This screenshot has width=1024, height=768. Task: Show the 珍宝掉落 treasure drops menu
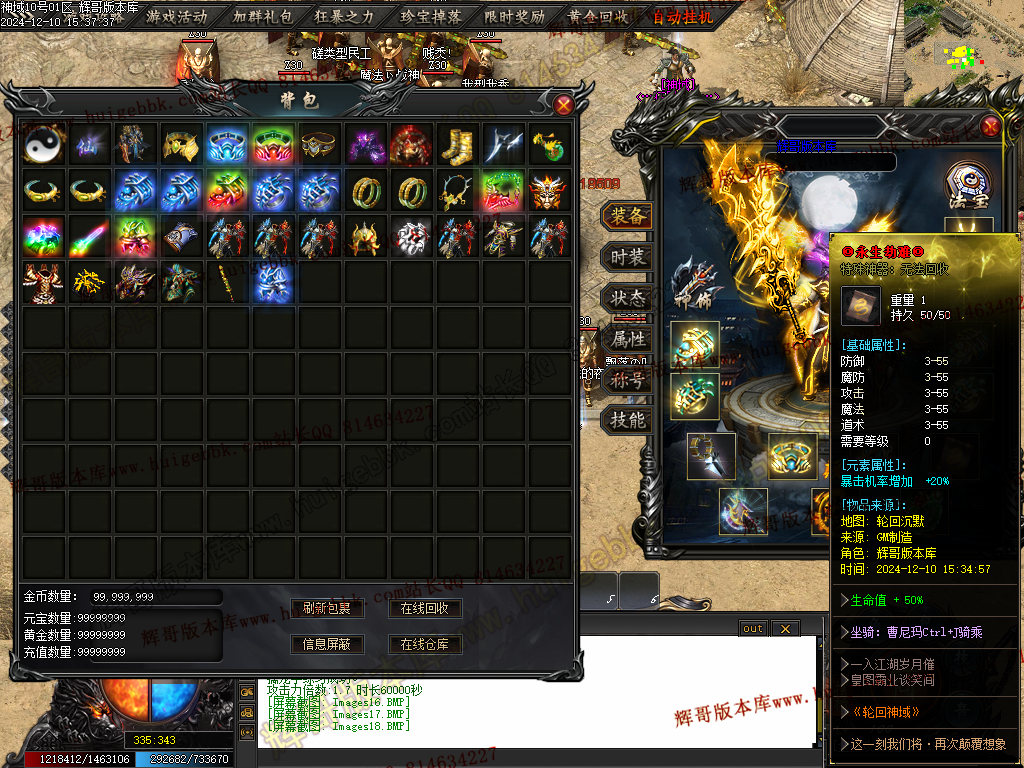tap(429, 16)
